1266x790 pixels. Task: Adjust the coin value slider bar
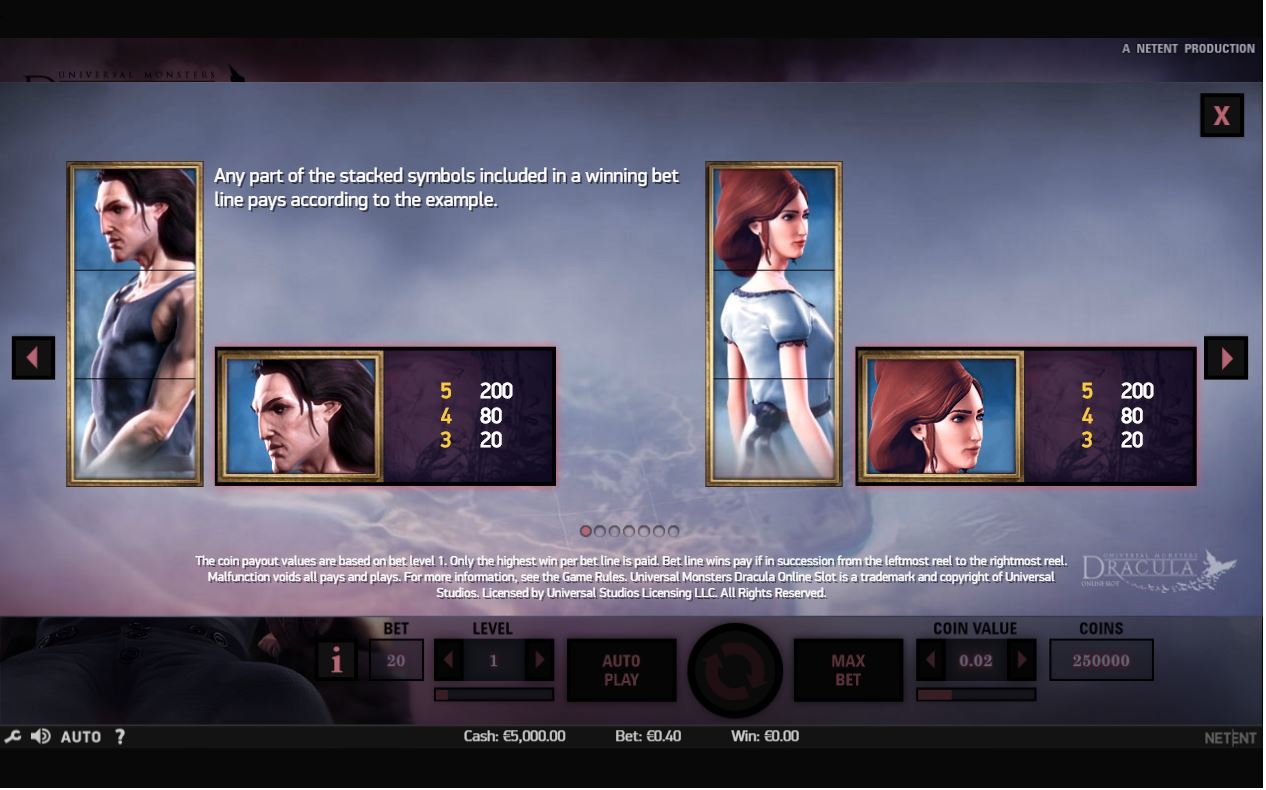click(976, 694)
